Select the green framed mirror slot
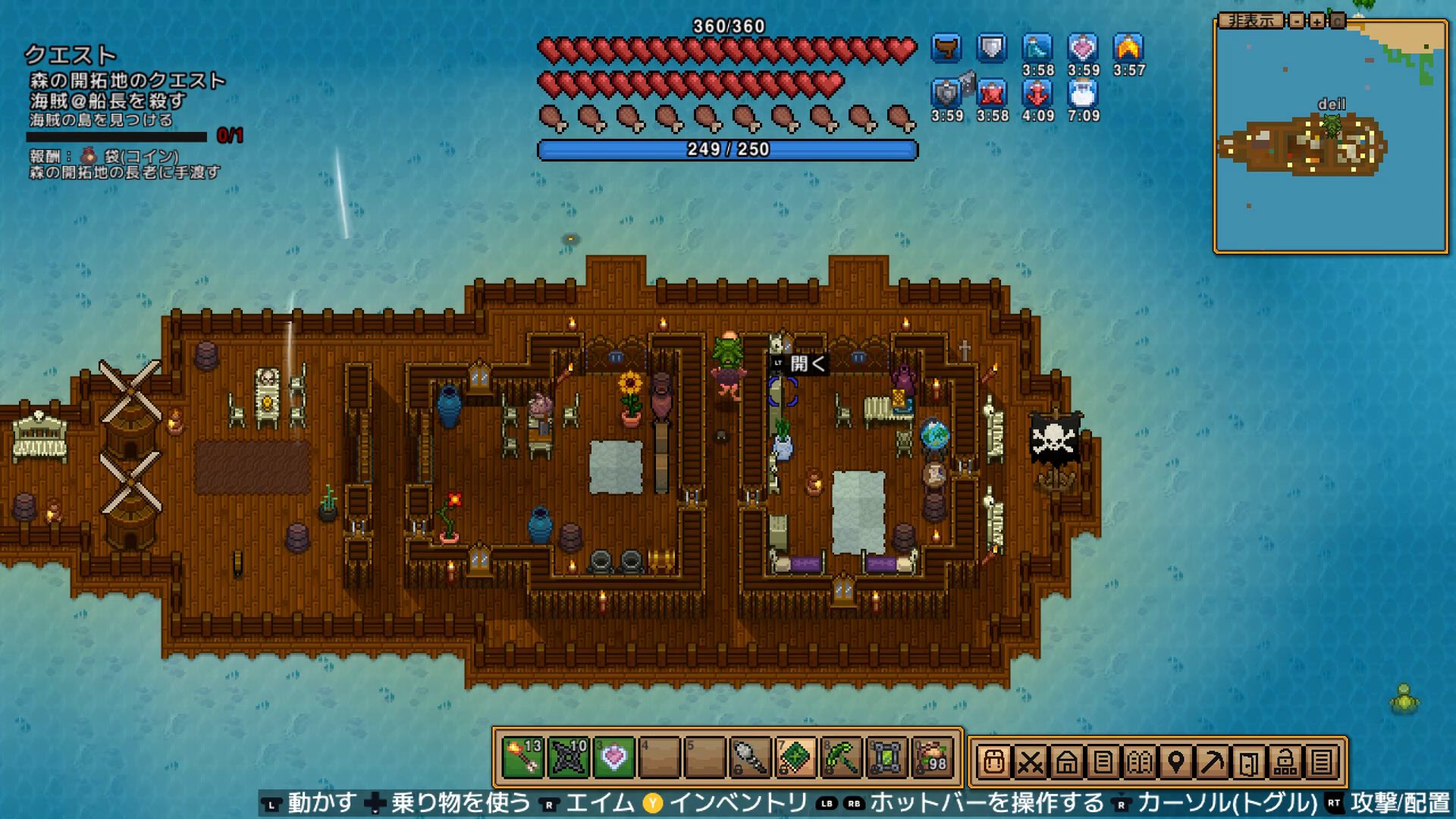Viewport: 1456px width, 819px height. (x=886, y=758)
